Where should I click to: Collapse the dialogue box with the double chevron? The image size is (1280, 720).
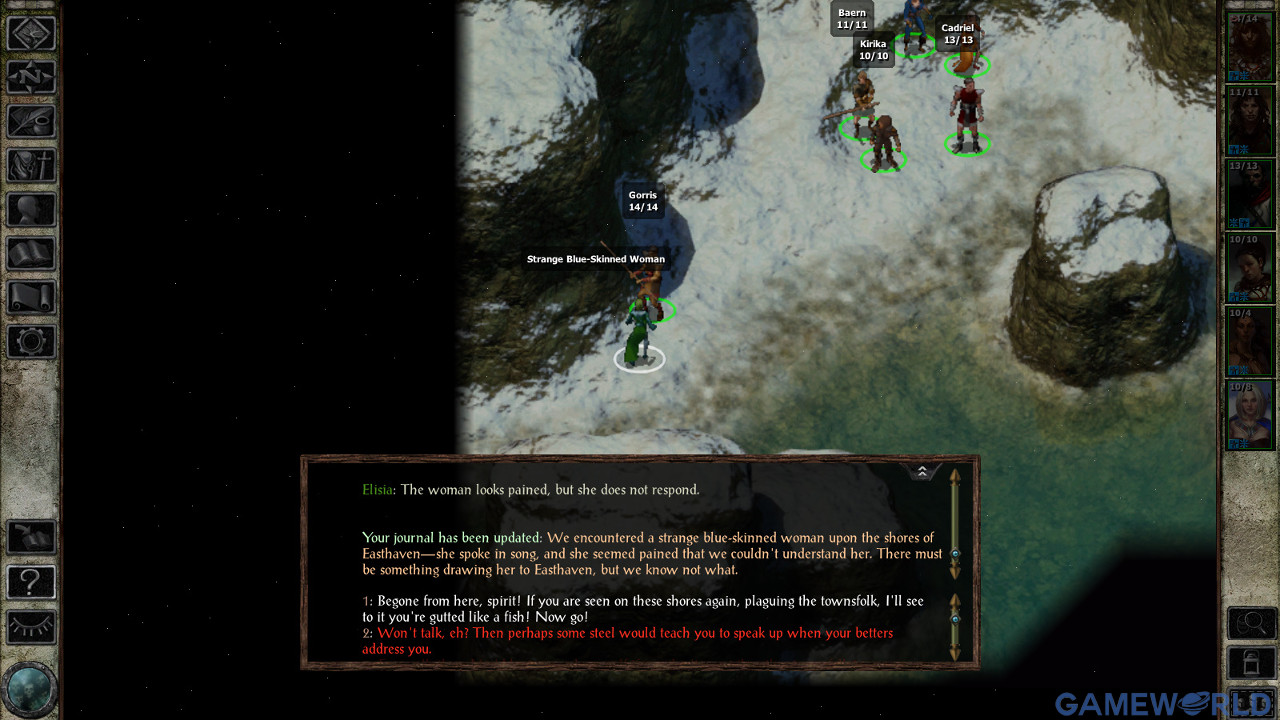[x=921, y=469]
